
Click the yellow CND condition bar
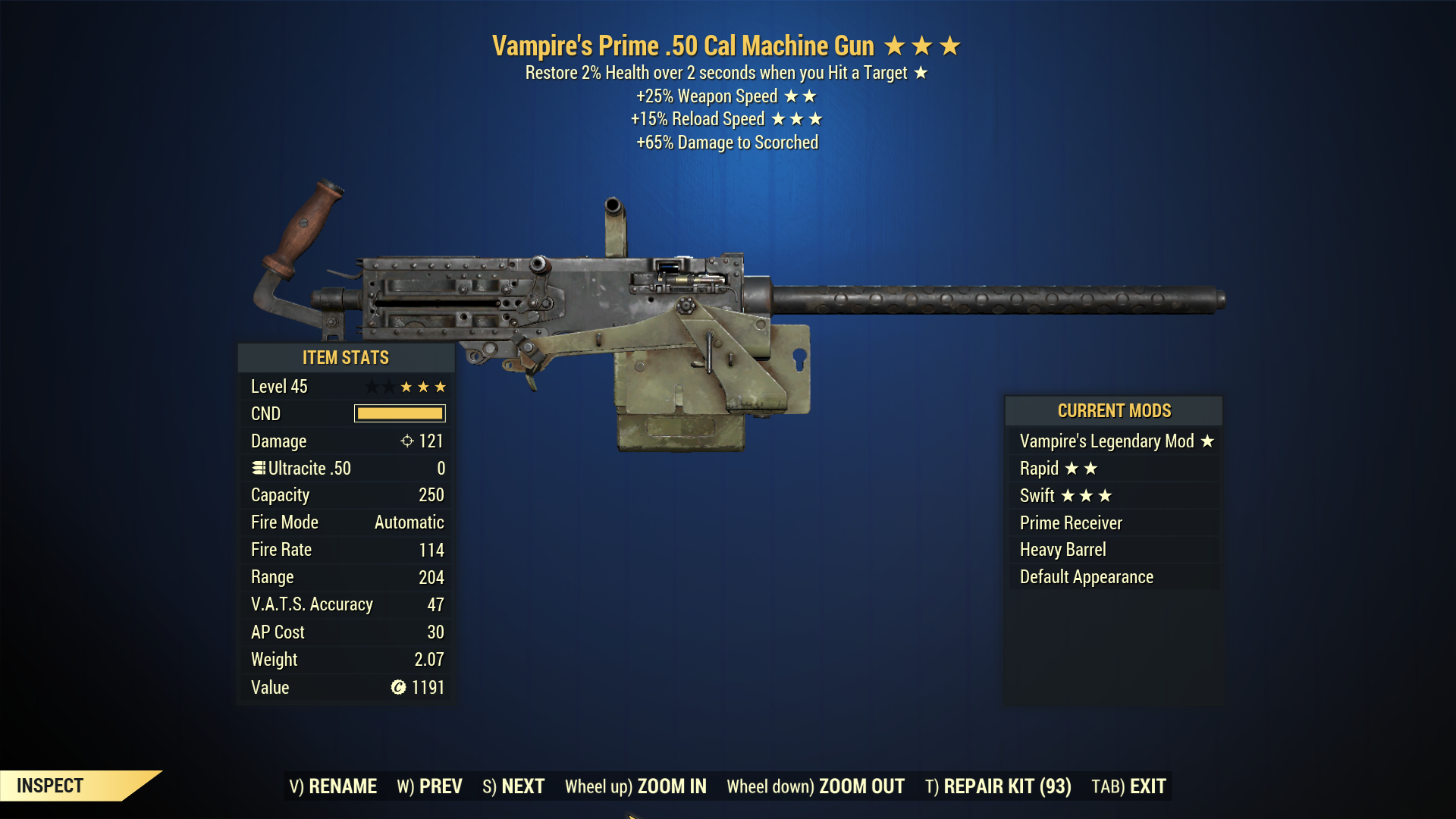click(x=400, y=413)
